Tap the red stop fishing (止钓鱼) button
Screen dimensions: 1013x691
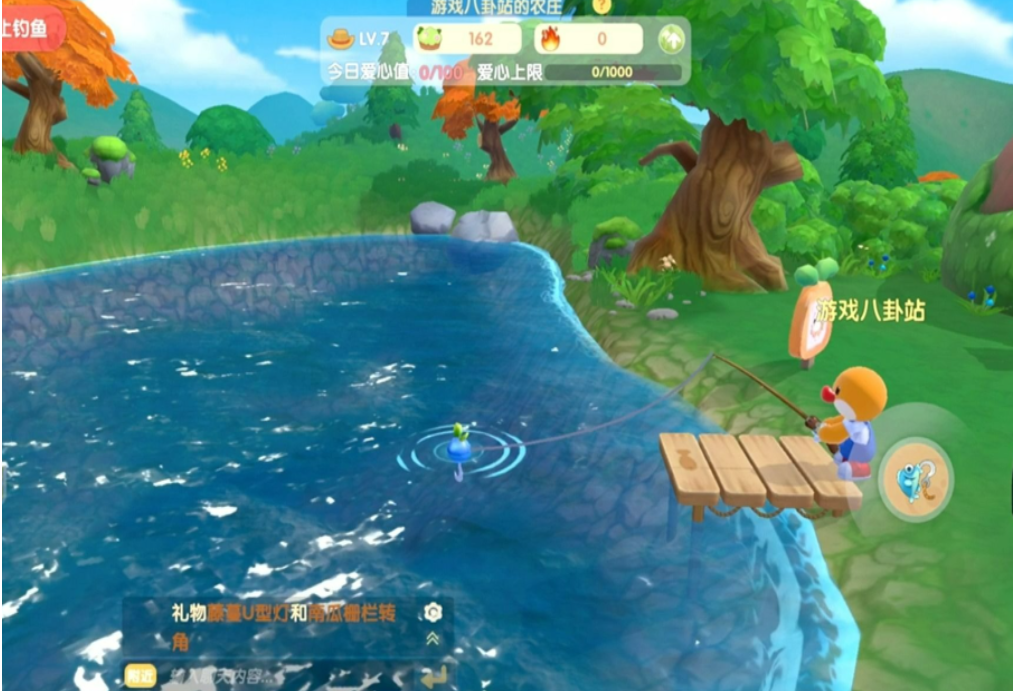28,28
